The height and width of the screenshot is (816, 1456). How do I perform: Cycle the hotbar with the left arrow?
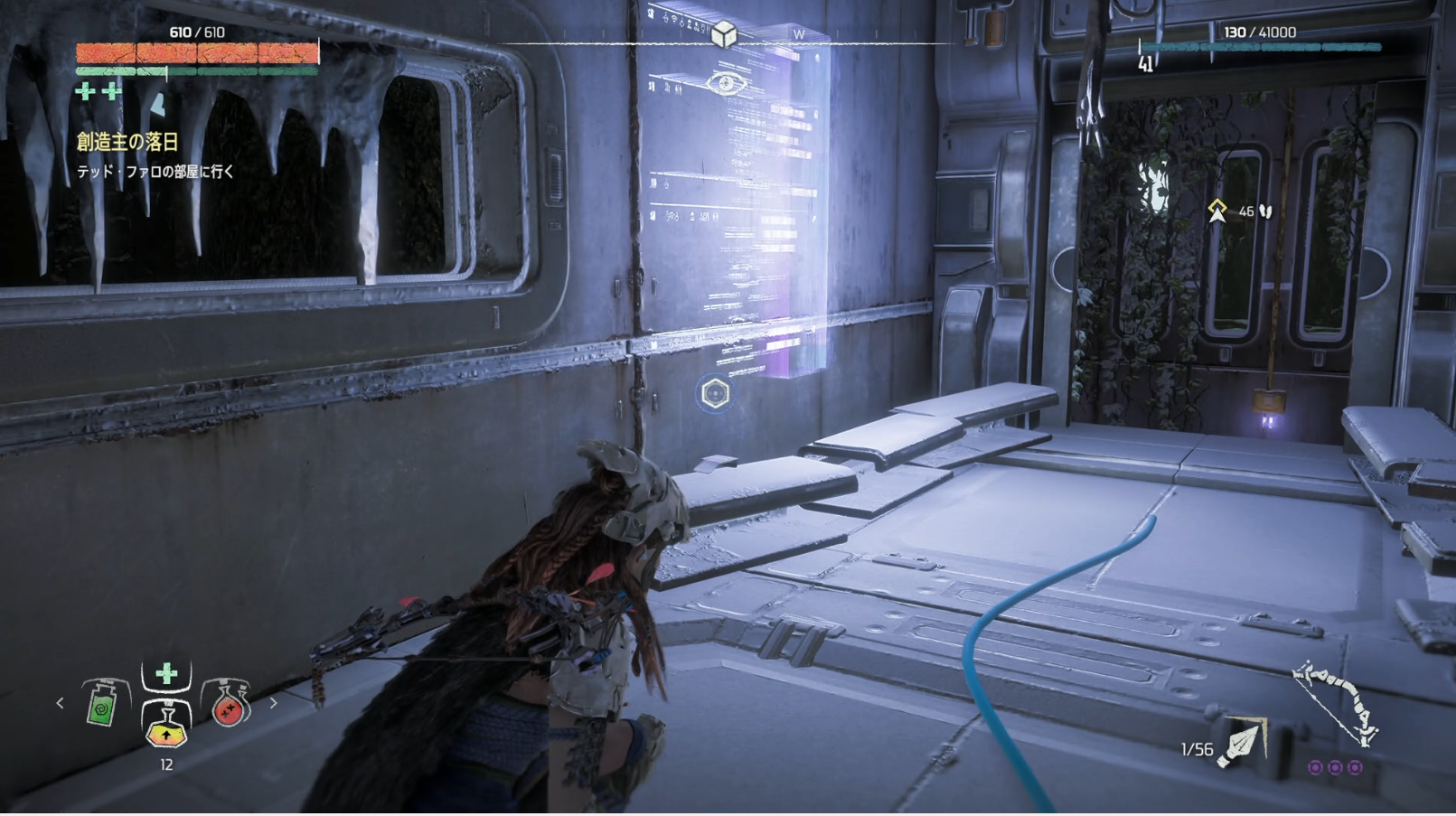61,702
